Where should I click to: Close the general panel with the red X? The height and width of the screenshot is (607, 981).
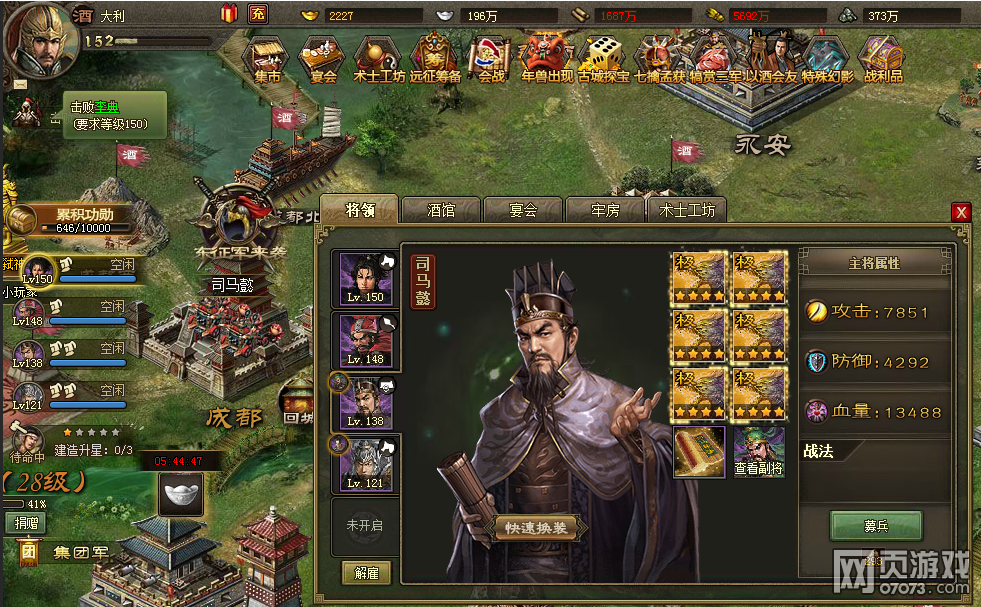pyautogui.click(x=961, y=212)
